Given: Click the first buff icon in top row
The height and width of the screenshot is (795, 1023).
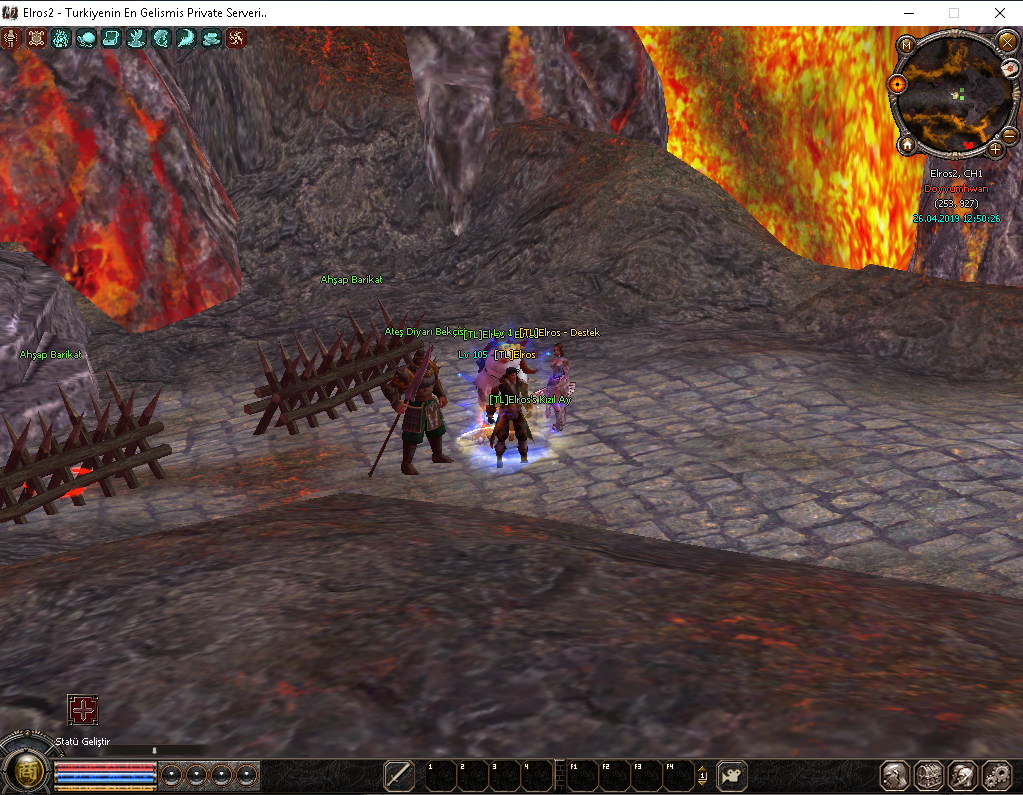Looking at the screenshot, I should pyautogui.click(x=12, y=39).
